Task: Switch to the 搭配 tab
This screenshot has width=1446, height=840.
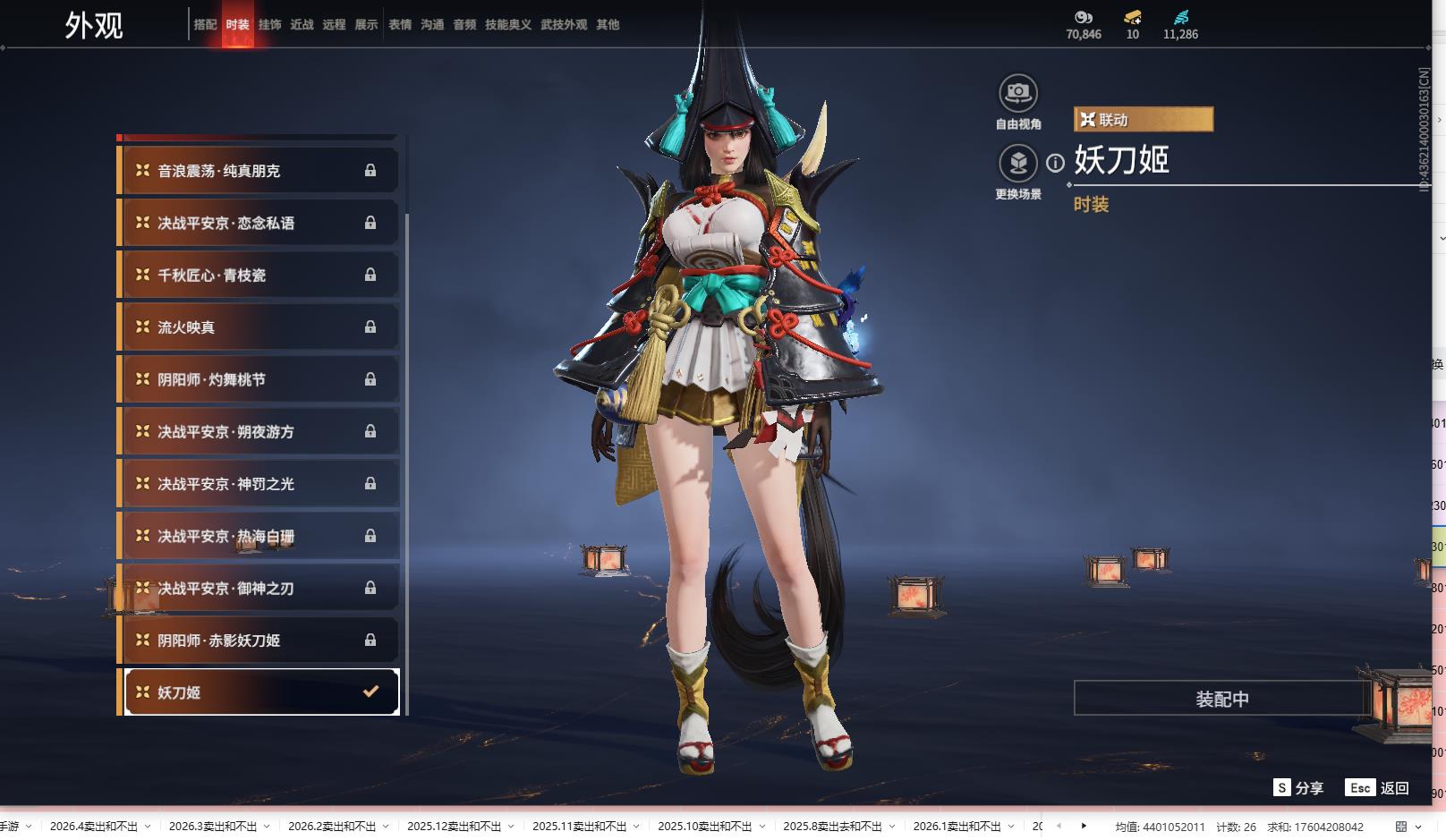Action: (205, 25)
